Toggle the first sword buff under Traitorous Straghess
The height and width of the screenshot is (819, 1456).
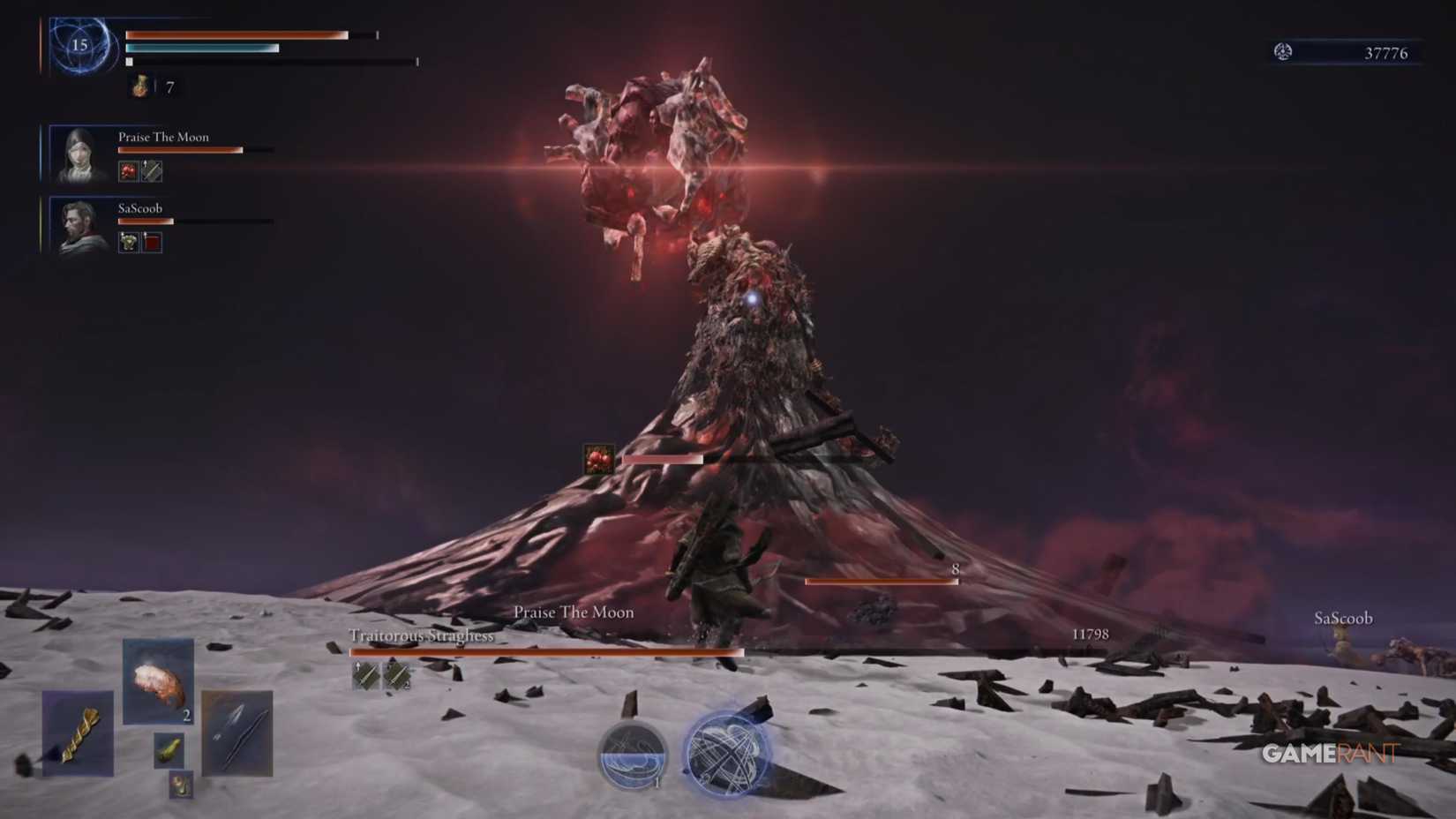pyautogui.click(x=365, y=676)
